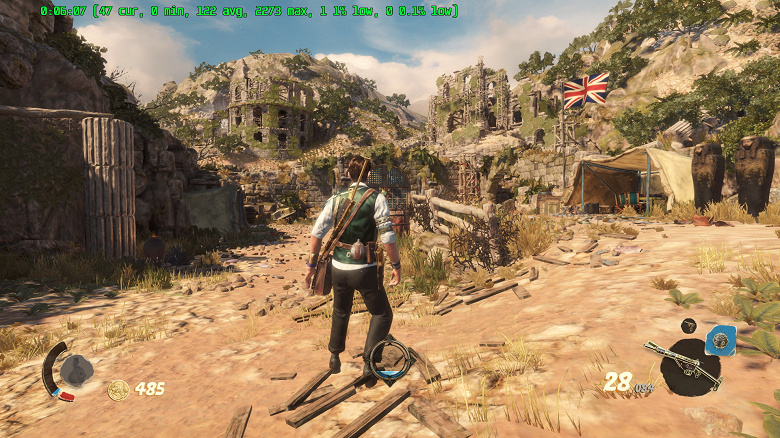
Task: Switch to the pistol sidearm icon
Action: (x=690, y=326)
